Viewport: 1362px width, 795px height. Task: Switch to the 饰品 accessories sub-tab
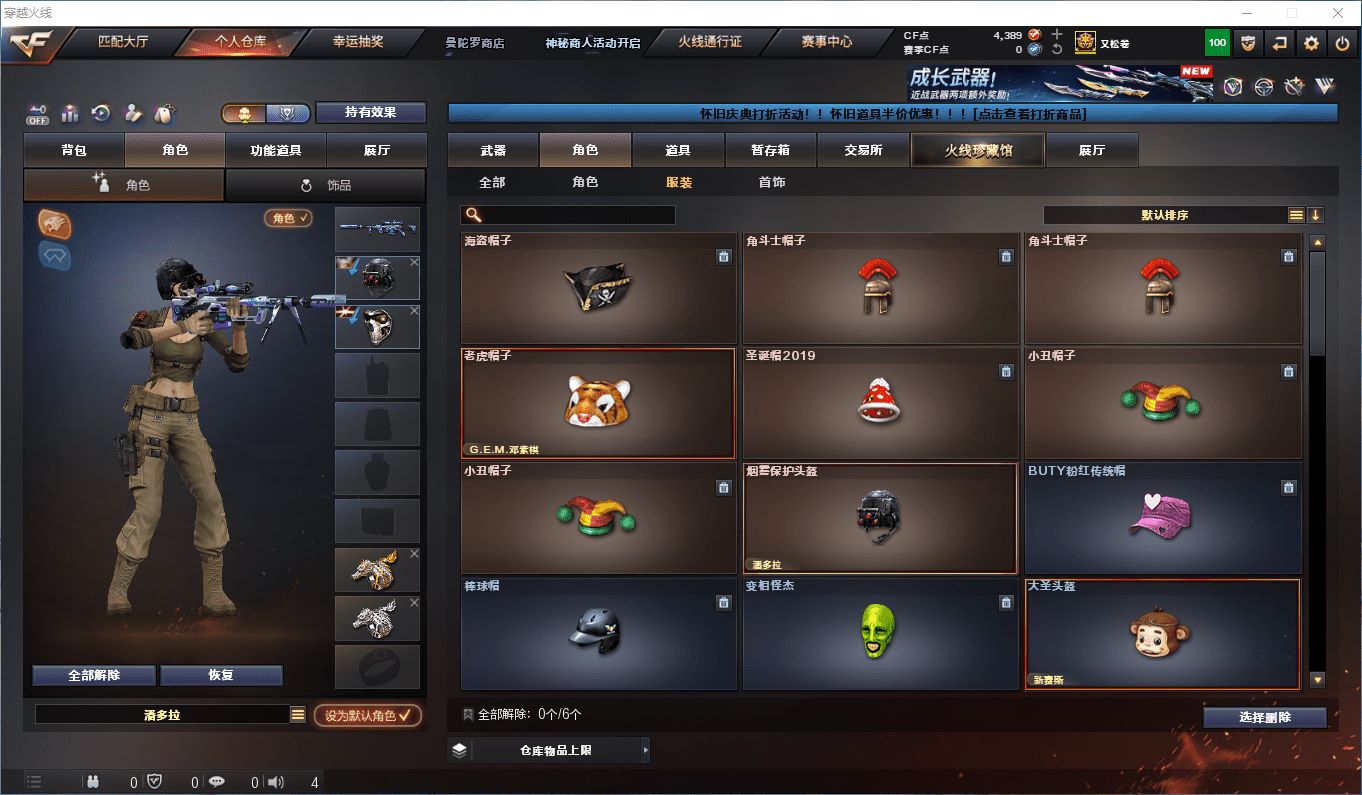(326, 185)
